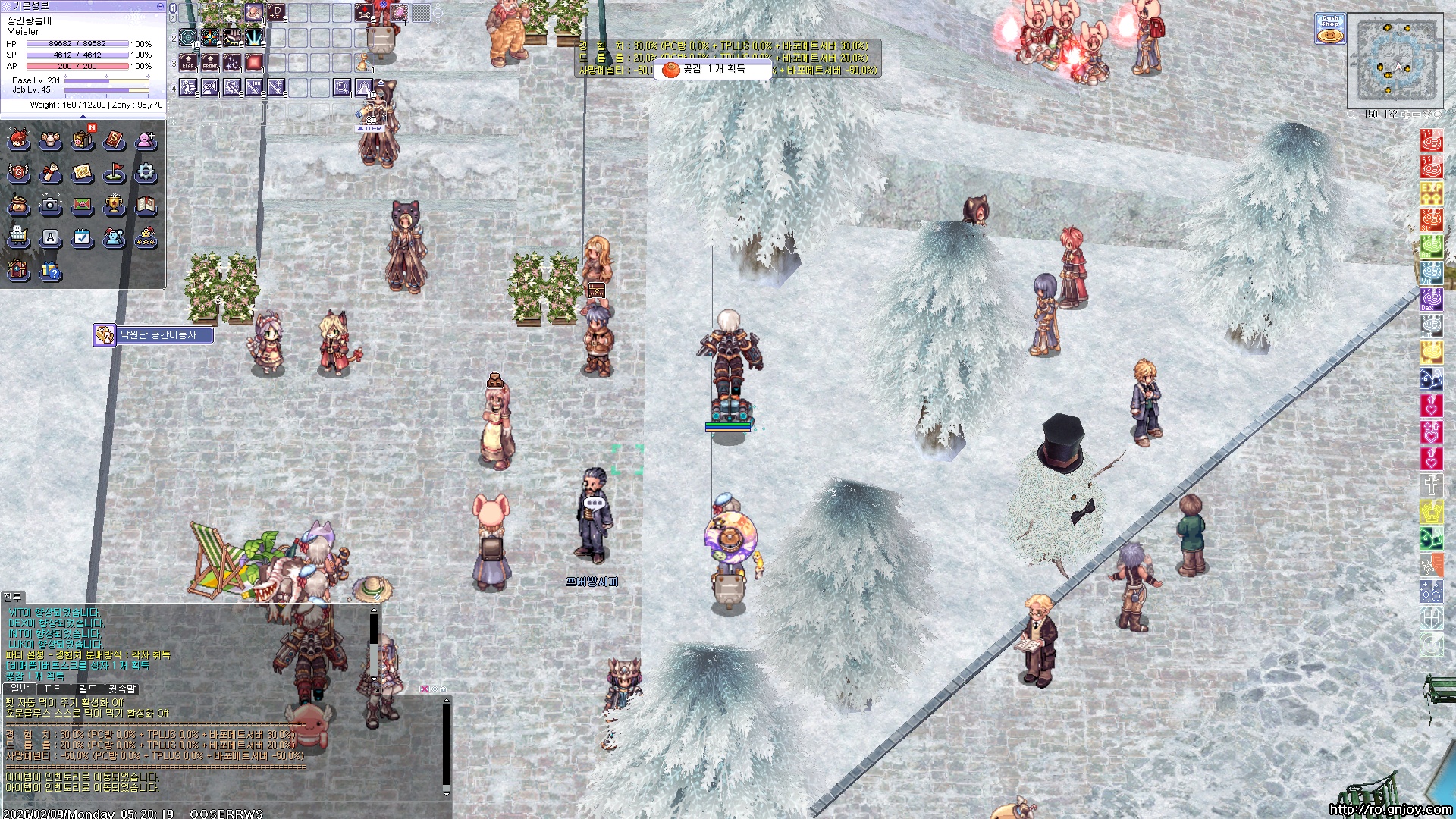Select the 귓속말 whisper chat tab

click(x=121, y=689)
